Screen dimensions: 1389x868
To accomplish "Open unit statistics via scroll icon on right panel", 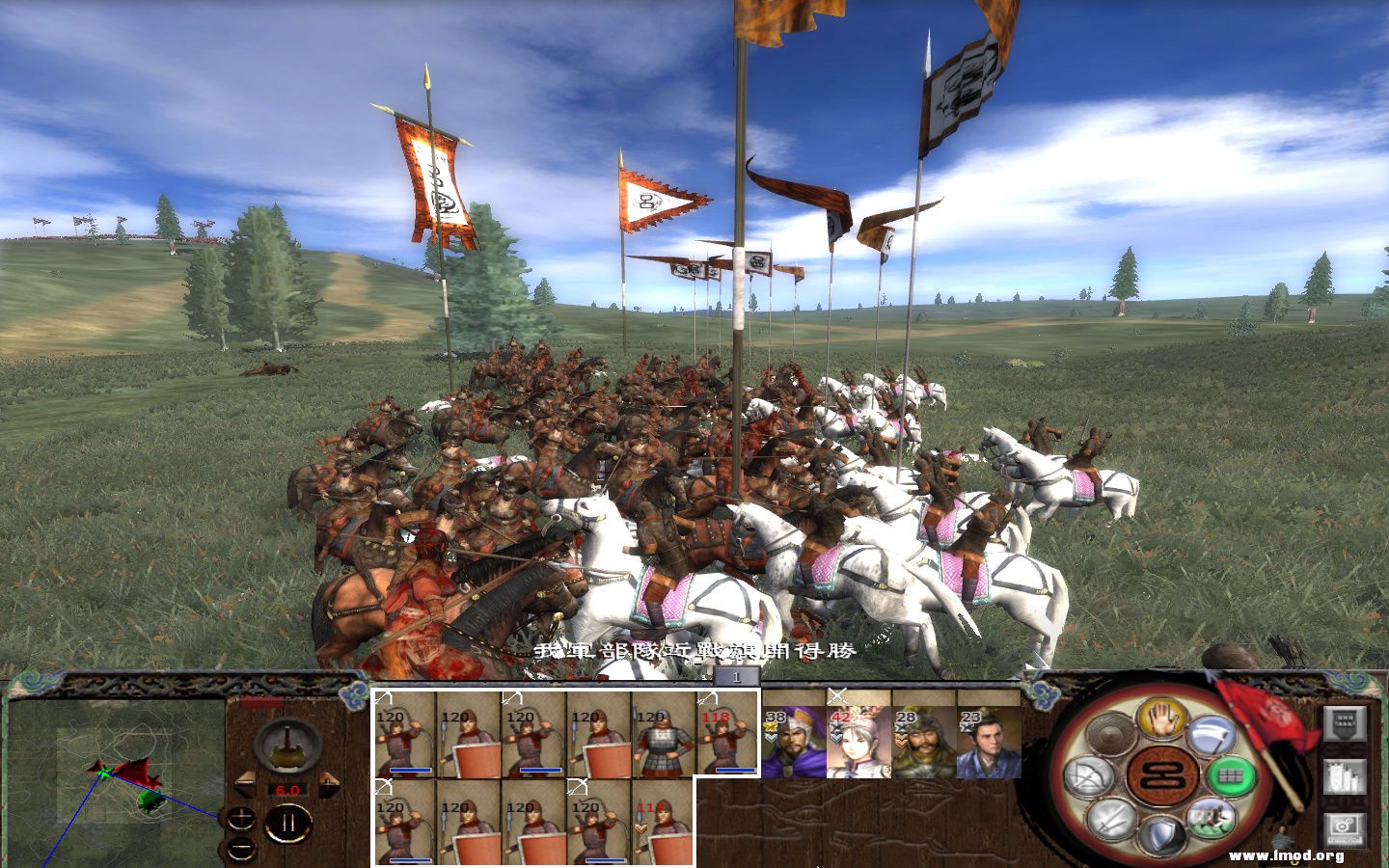I will 1344,775.
